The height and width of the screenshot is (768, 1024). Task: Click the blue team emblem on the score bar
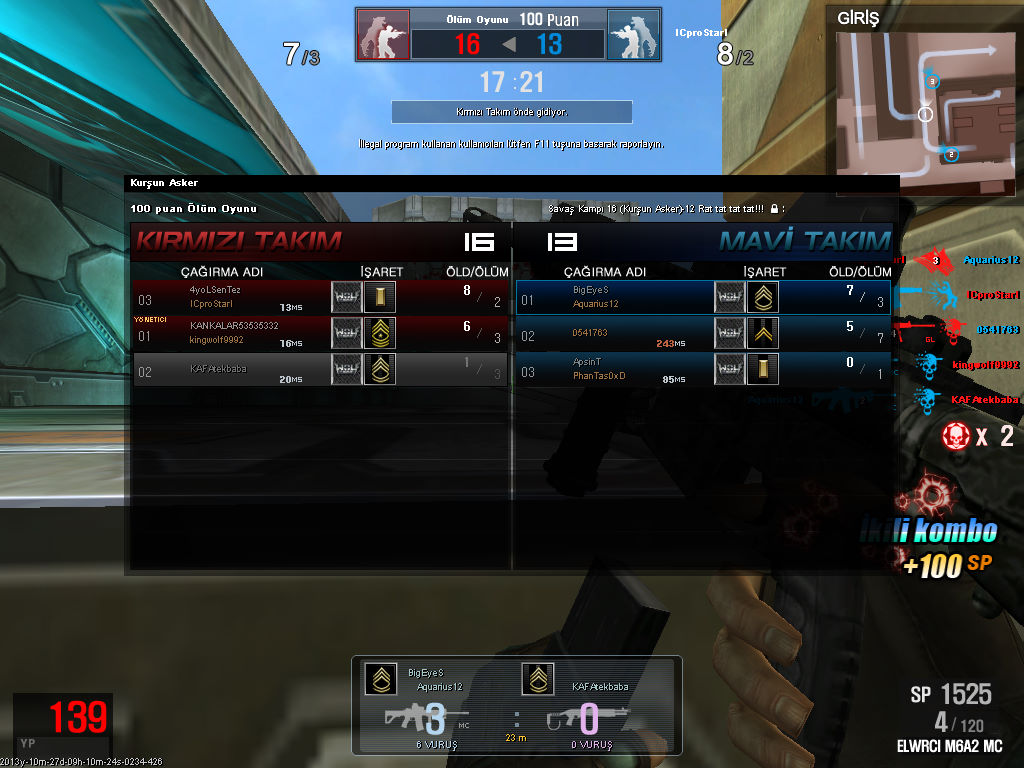click(x=633, y=36)
